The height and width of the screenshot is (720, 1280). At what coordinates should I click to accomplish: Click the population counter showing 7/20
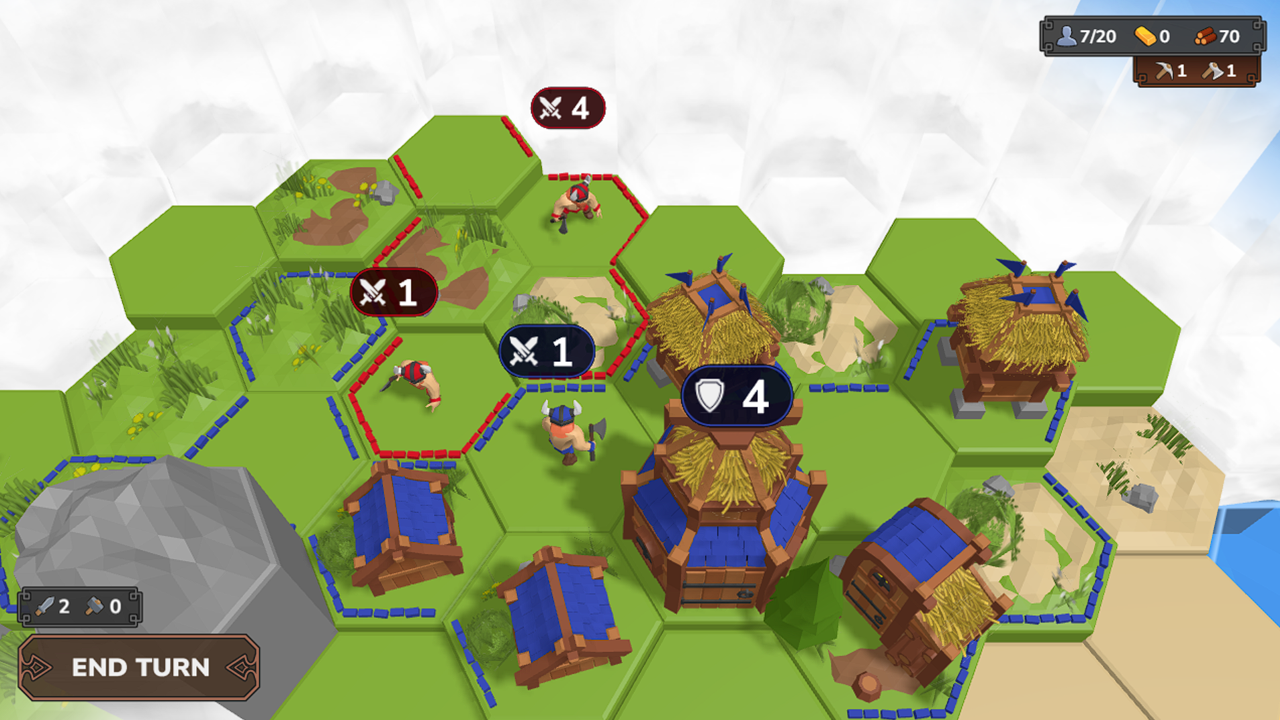pos(1079,34)
